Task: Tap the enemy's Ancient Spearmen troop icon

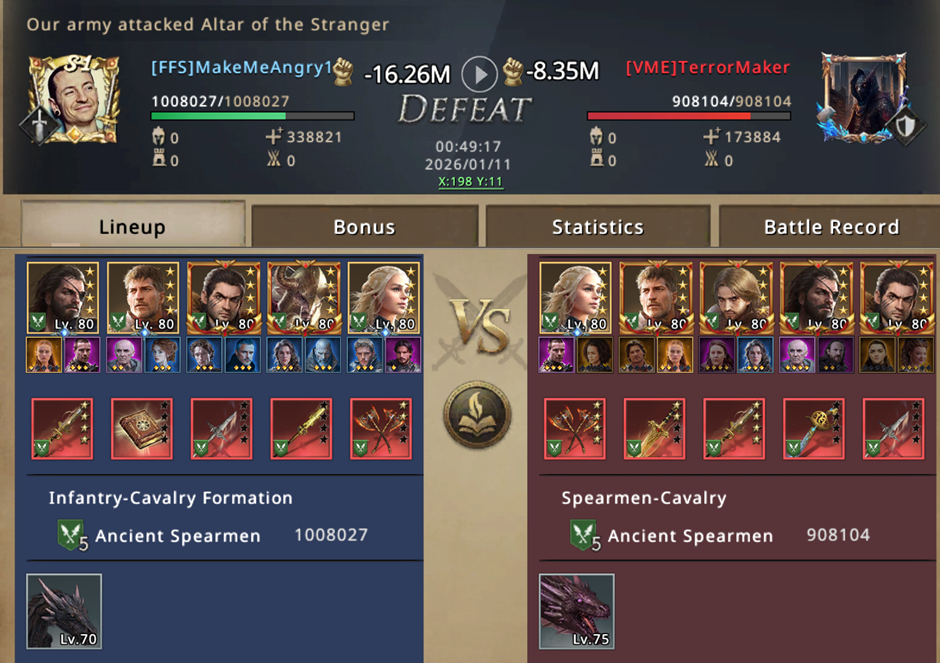Action: 583,536
